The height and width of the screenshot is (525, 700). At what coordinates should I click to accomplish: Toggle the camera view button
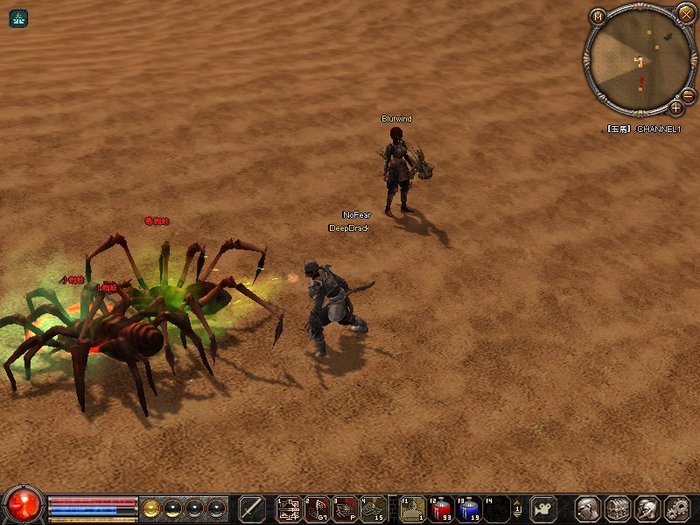pos(543,508)
